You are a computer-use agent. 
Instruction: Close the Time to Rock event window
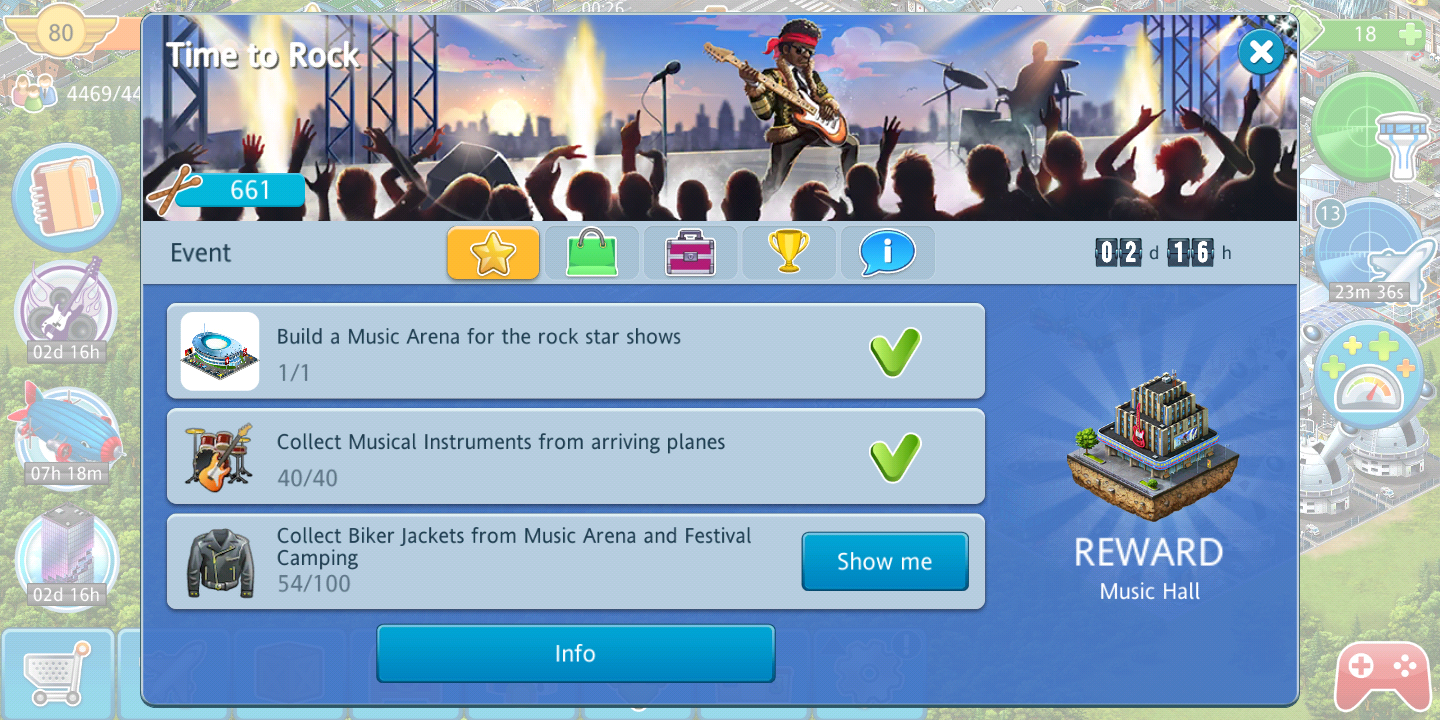pos(1261,51)
